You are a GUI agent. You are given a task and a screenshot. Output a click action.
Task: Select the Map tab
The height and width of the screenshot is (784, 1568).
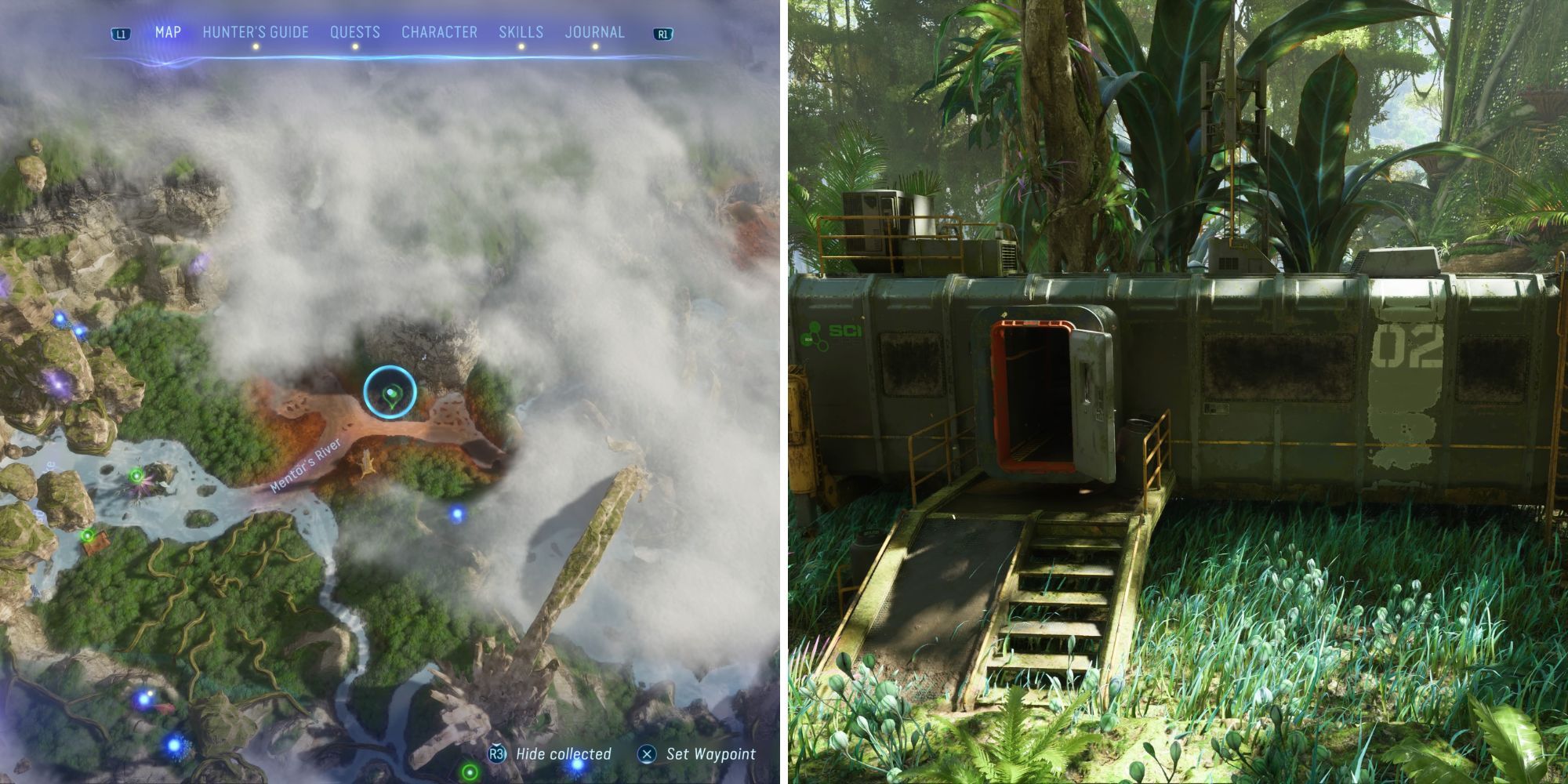(x=169, y=32)
